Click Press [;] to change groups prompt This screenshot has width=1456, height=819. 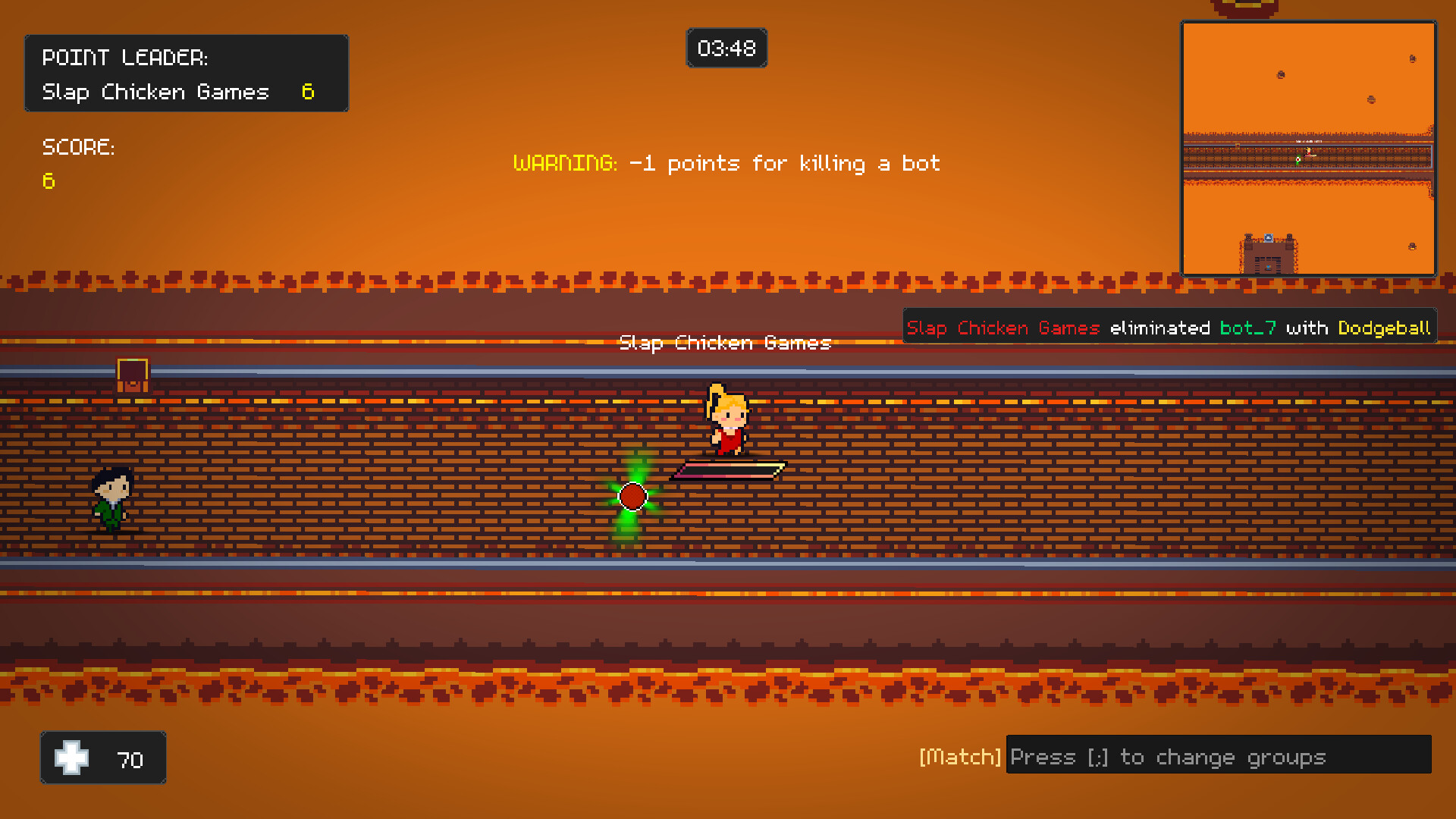click(x=1168, y=756)
